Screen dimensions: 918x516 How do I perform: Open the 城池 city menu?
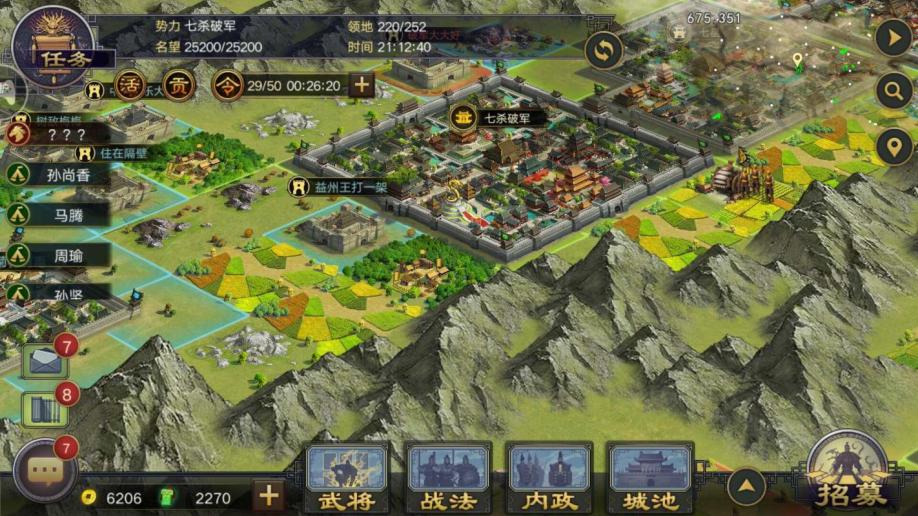pyautogui.click(x=650, y=479)
